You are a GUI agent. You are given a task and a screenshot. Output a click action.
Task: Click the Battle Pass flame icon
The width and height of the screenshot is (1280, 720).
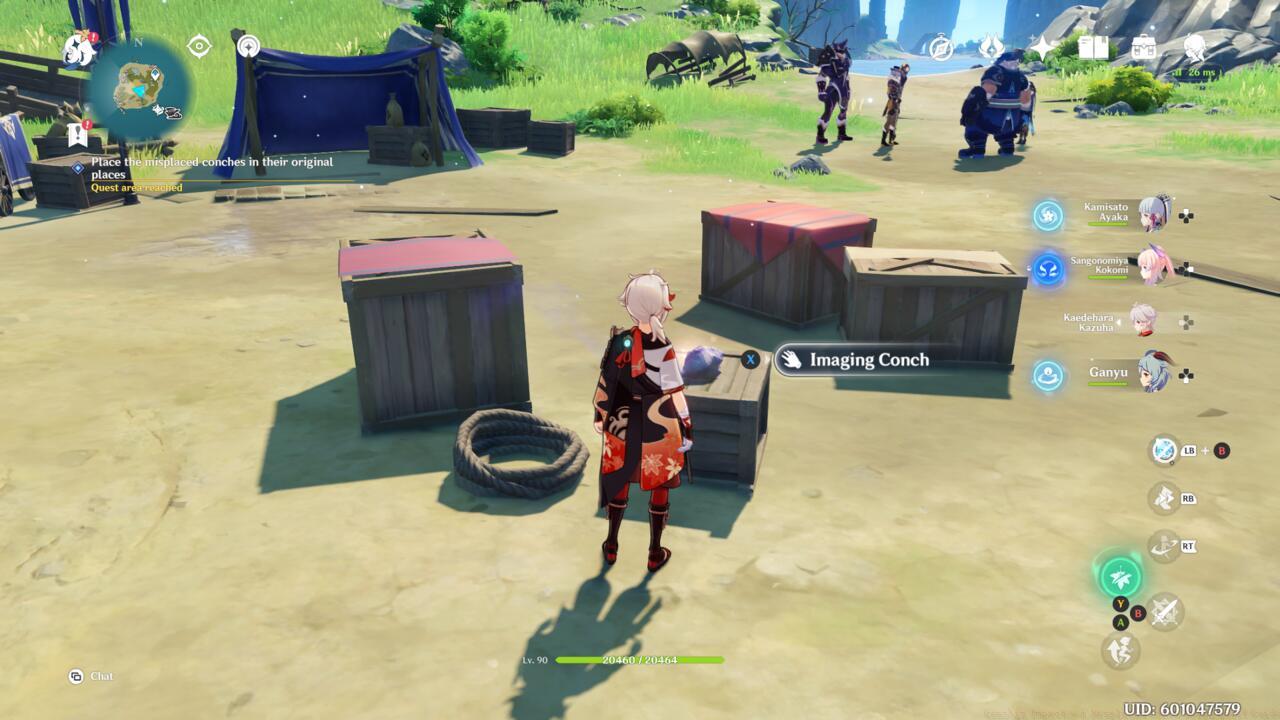pos(991,47)
